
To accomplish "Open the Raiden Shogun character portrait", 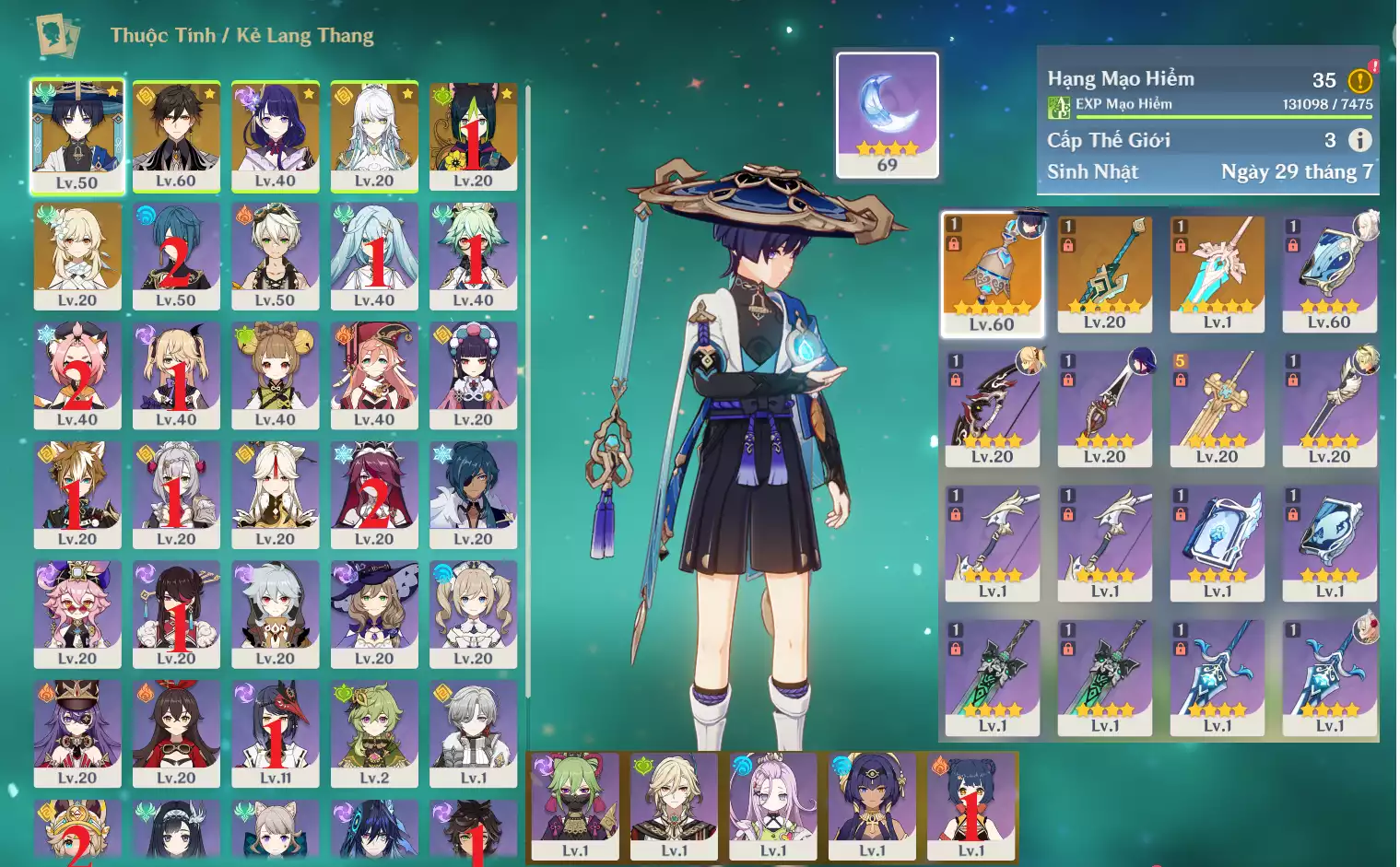I will 275,135.
